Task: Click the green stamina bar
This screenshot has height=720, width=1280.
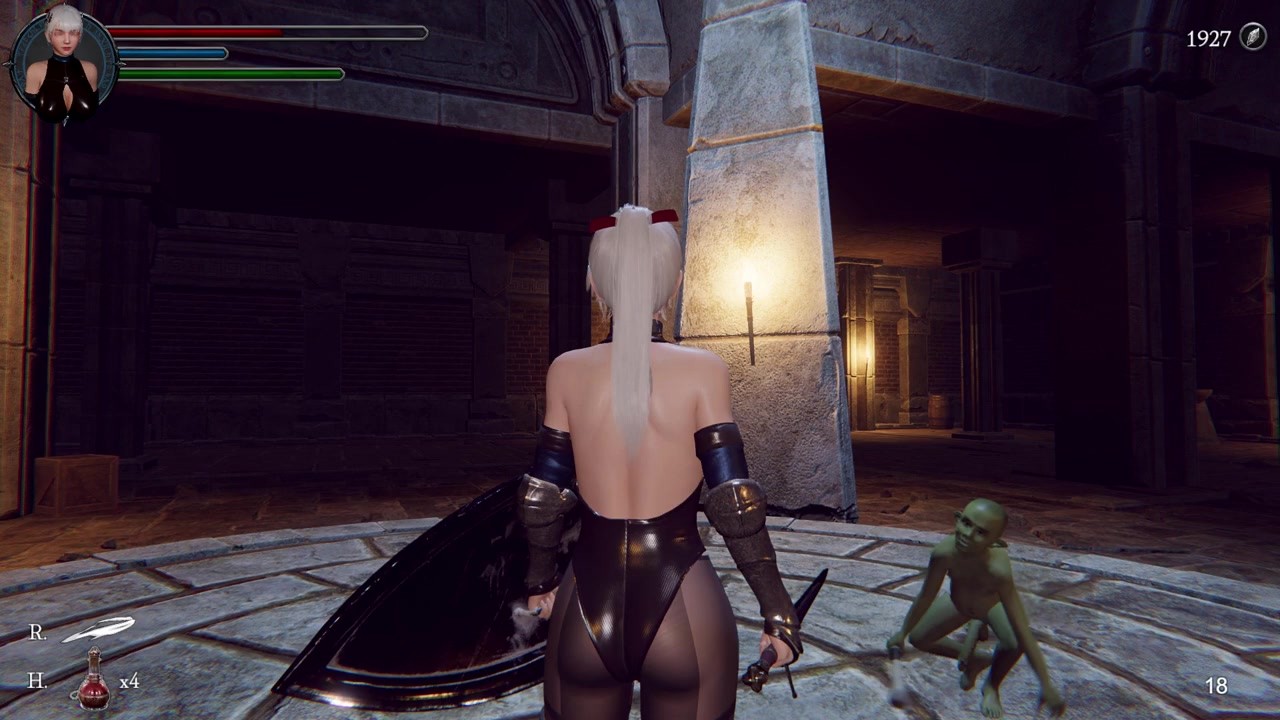Action: tap(230, 73)
